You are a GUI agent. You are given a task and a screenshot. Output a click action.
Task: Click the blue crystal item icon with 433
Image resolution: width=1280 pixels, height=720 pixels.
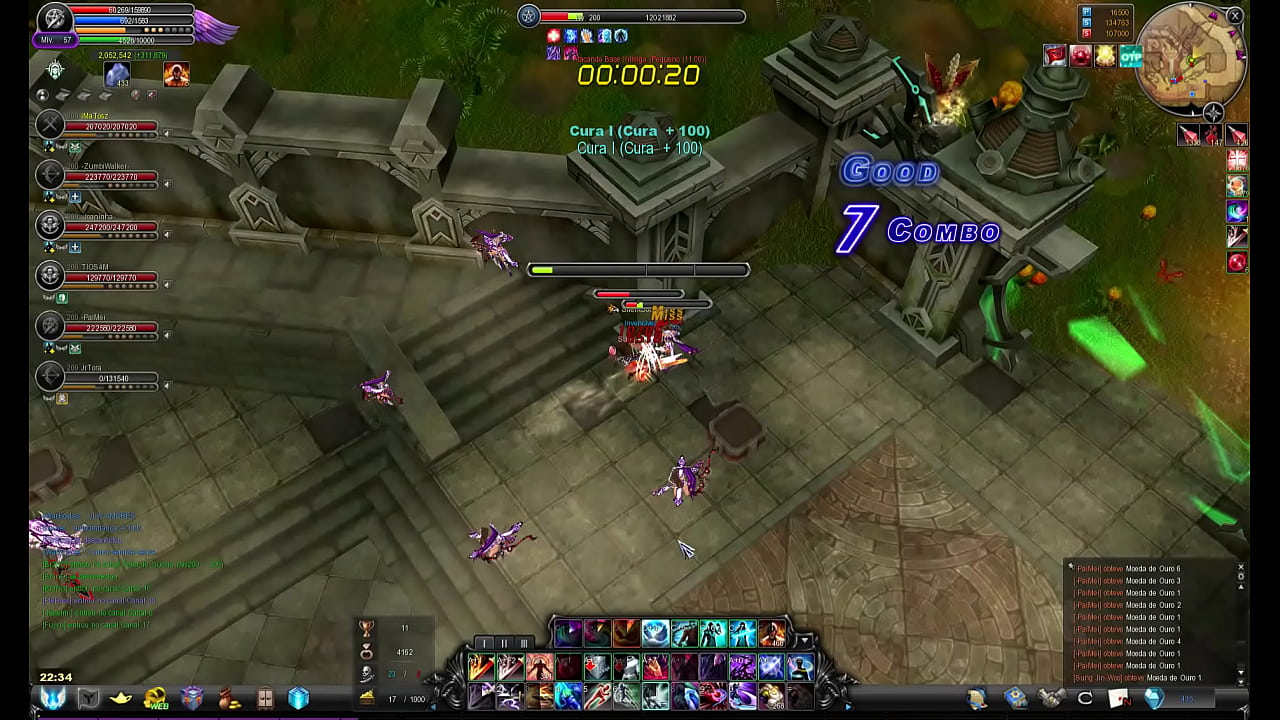point(118,75)
